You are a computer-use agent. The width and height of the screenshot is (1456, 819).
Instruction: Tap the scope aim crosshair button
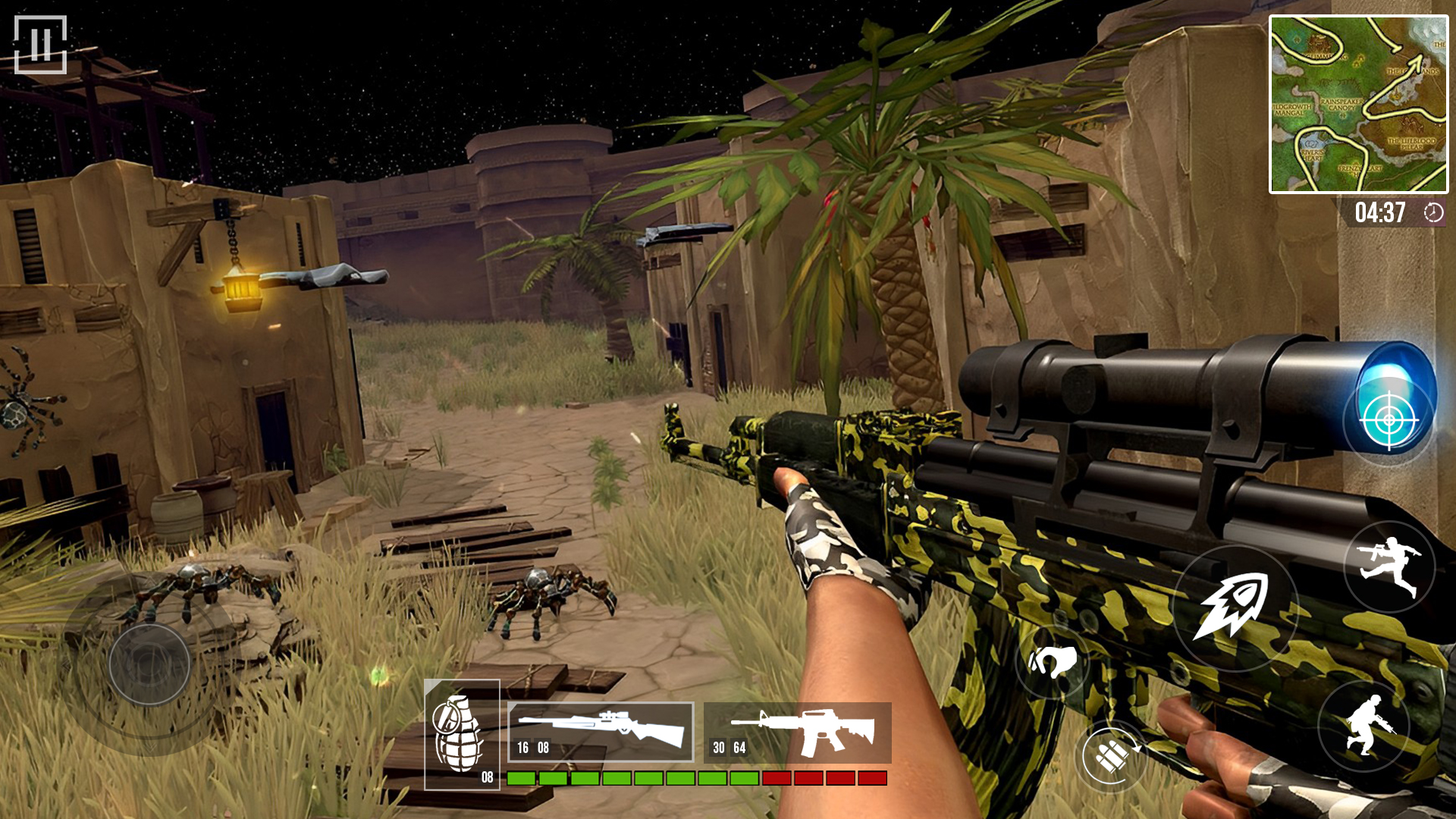click(x=1389, y=419)
